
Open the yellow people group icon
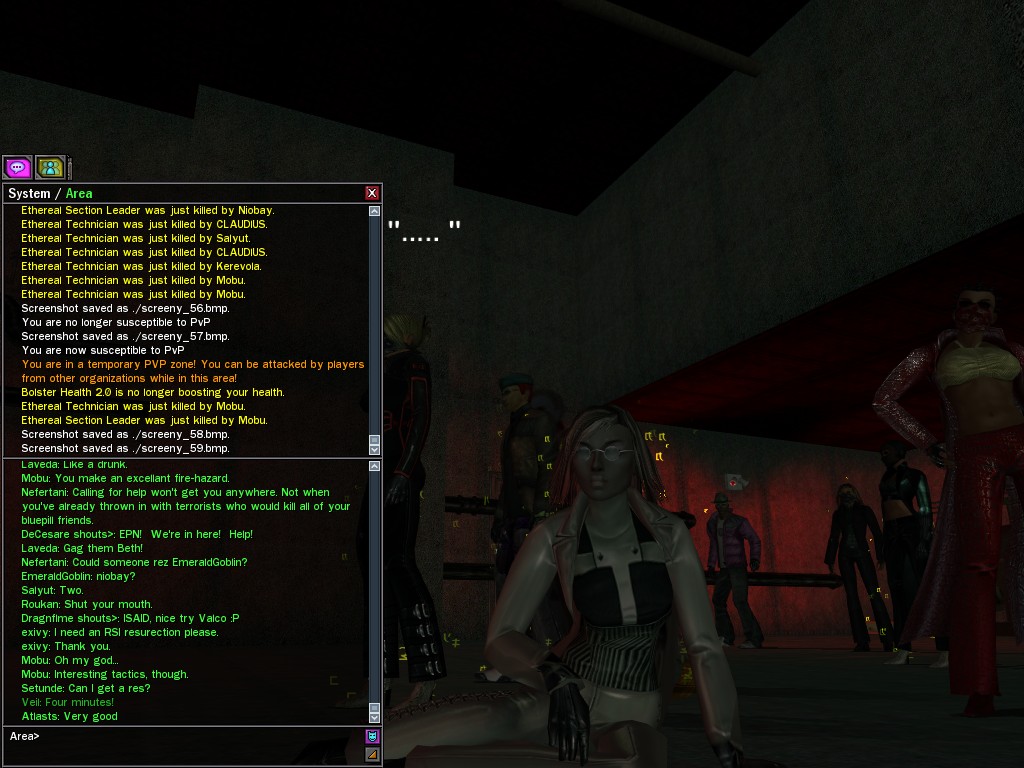[50, 168]
